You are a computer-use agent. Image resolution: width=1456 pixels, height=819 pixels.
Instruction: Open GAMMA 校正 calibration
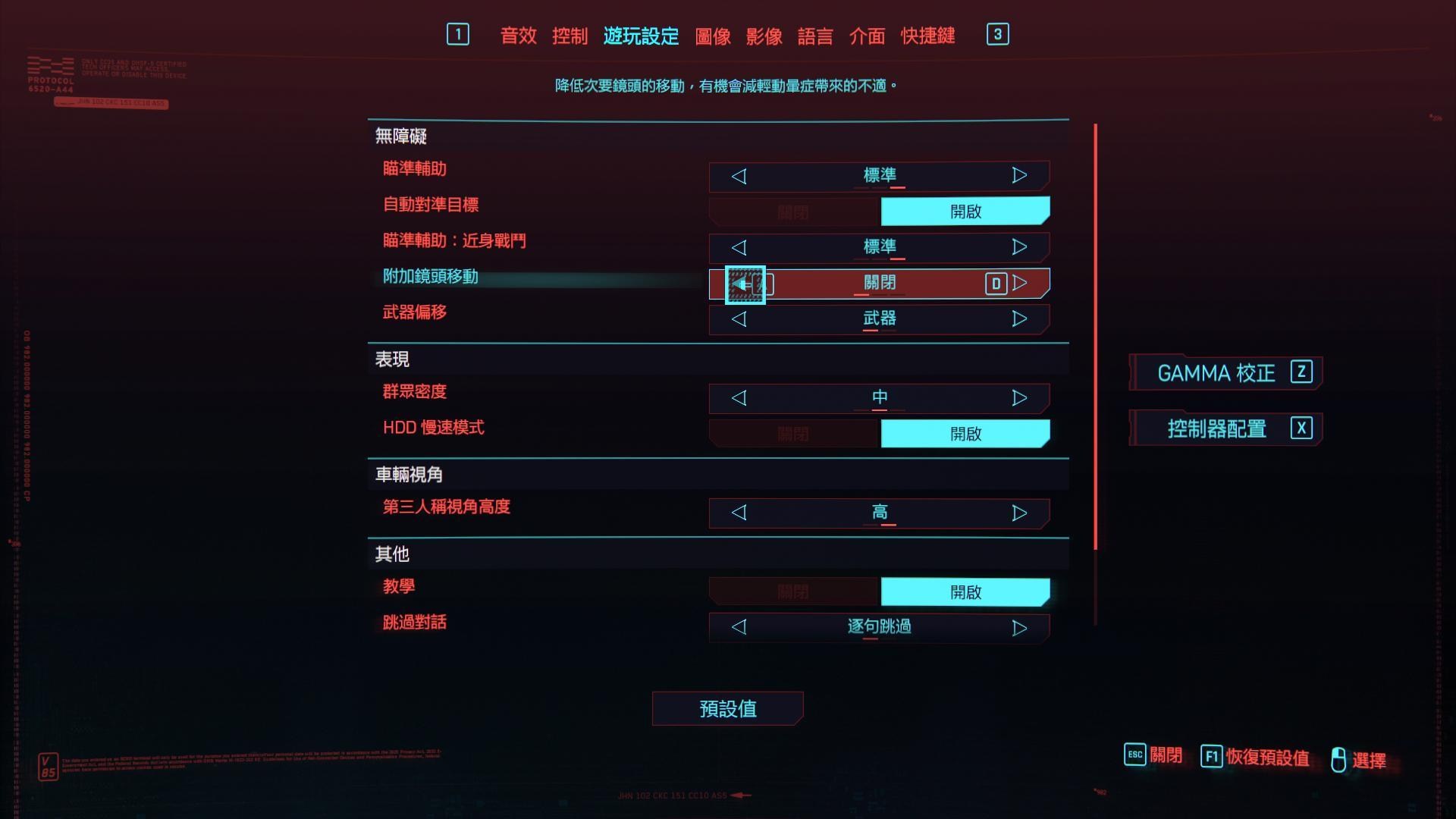[1224, 372]
